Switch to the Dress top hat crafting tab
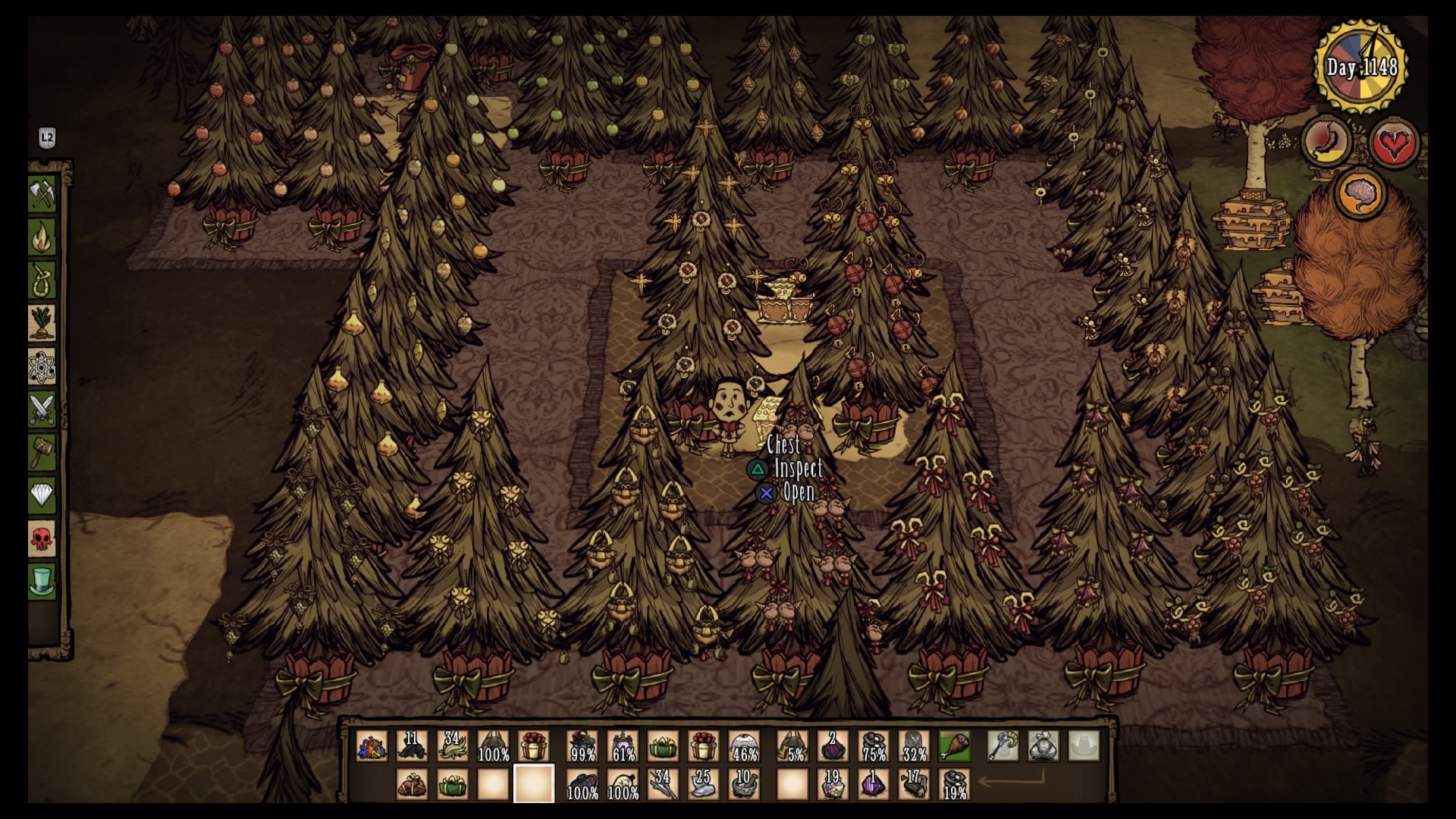 (x=42, y=582)
